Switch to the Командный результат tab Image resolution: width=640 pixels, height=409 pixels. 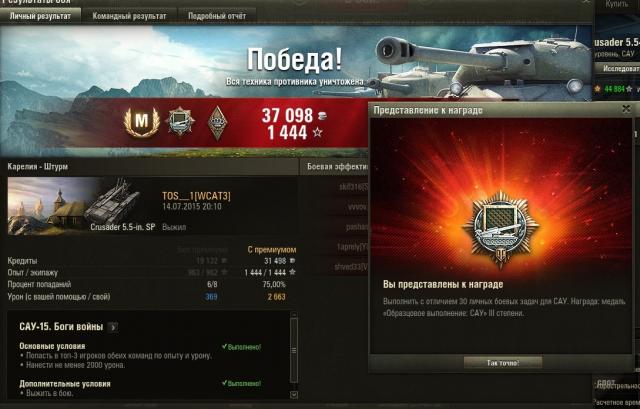pyautogui.click(x=130, y=16)
